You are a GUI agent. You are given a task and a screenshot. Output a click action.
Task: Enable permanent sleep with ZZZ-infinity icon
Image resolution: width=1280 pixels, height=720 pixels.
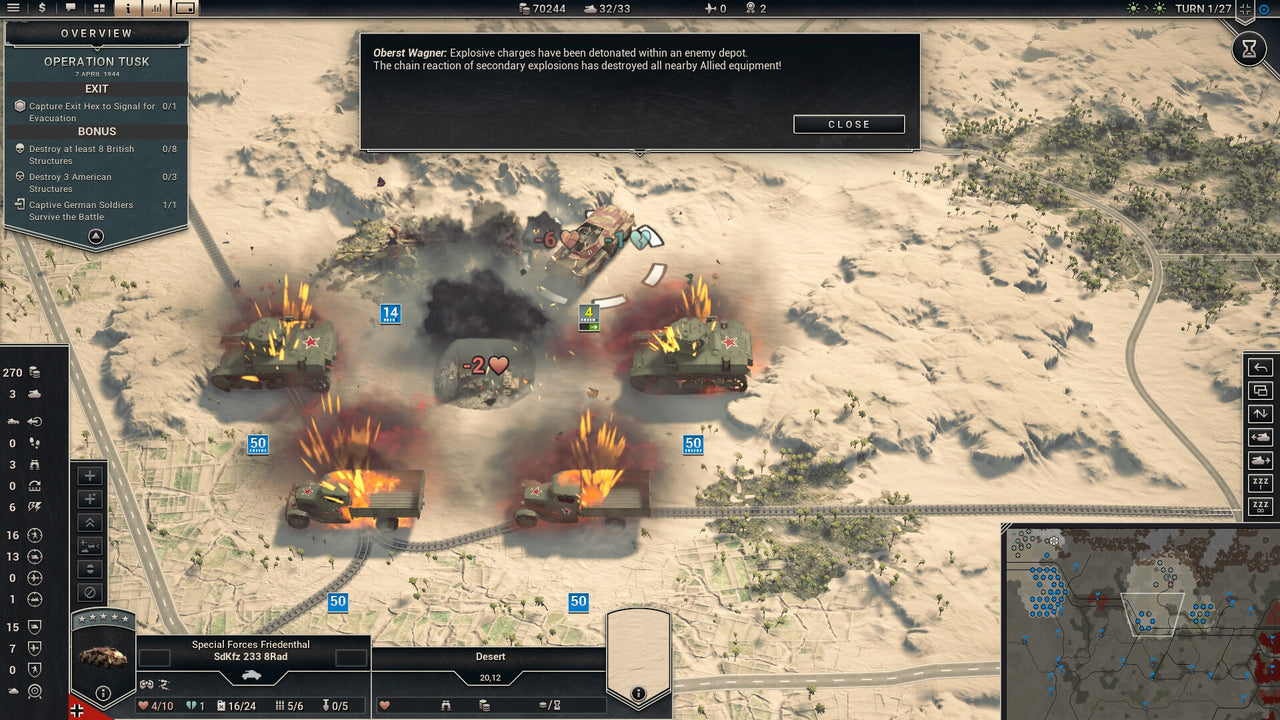pyautogui.click(x=1261, y=505)
